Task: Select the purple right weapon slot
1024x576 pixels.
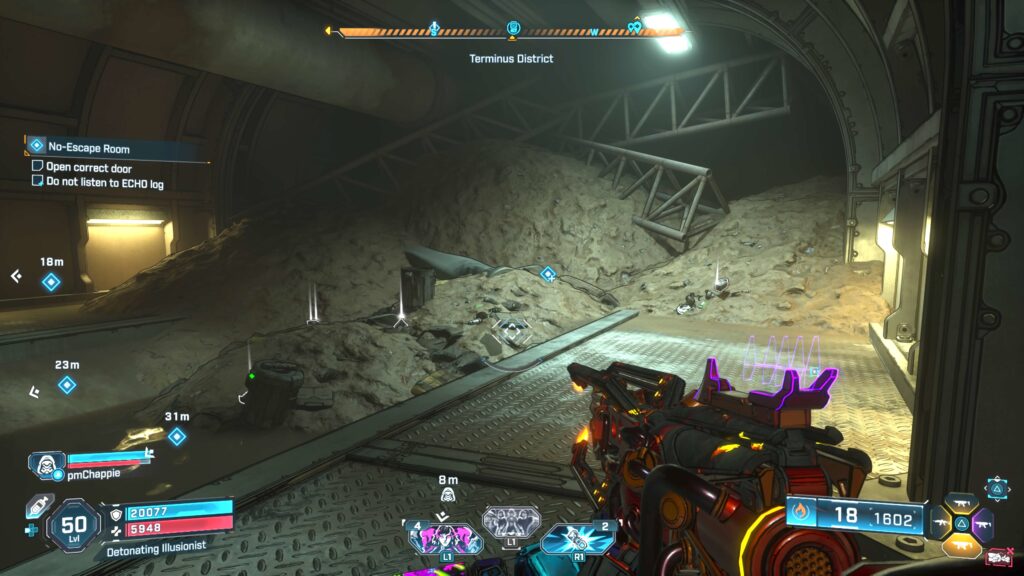Action: click(x=982, y=524)
